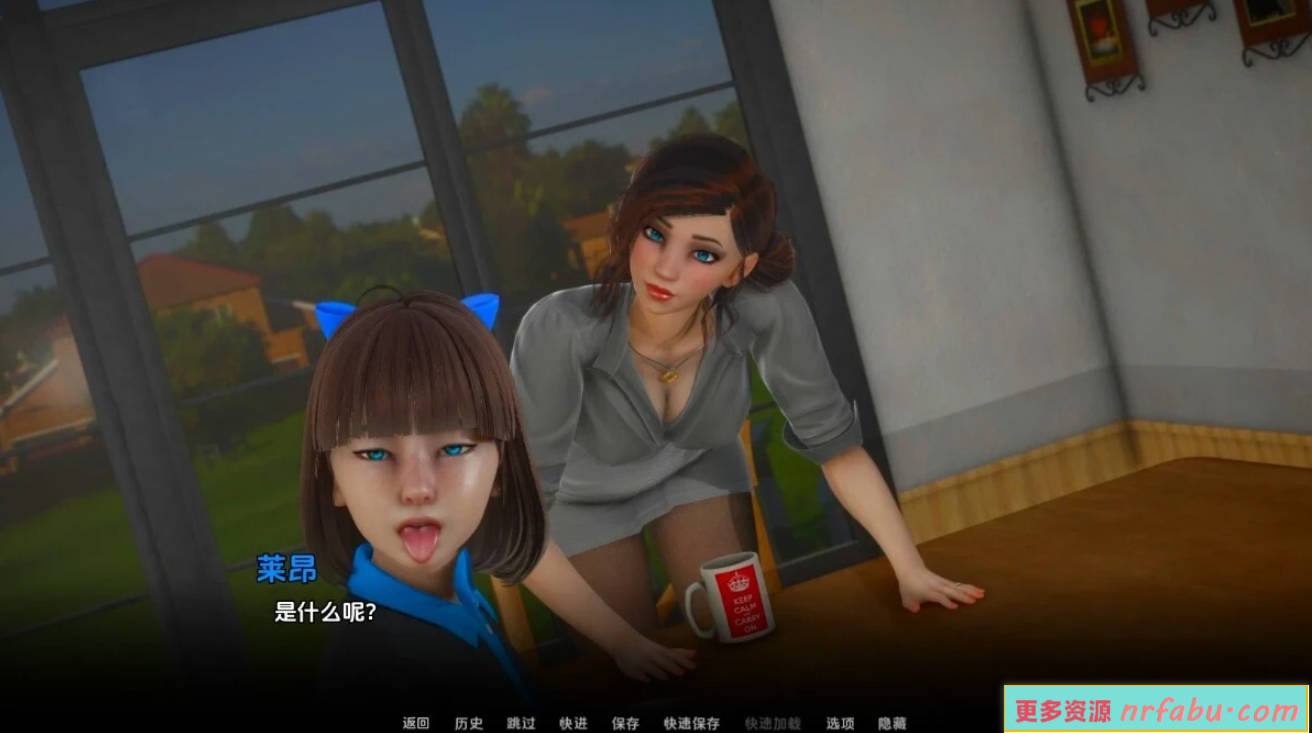Activate 快进 fast-forward mode
The width and height of the screenshot is (1312, 733).
[x=573, y=723]
